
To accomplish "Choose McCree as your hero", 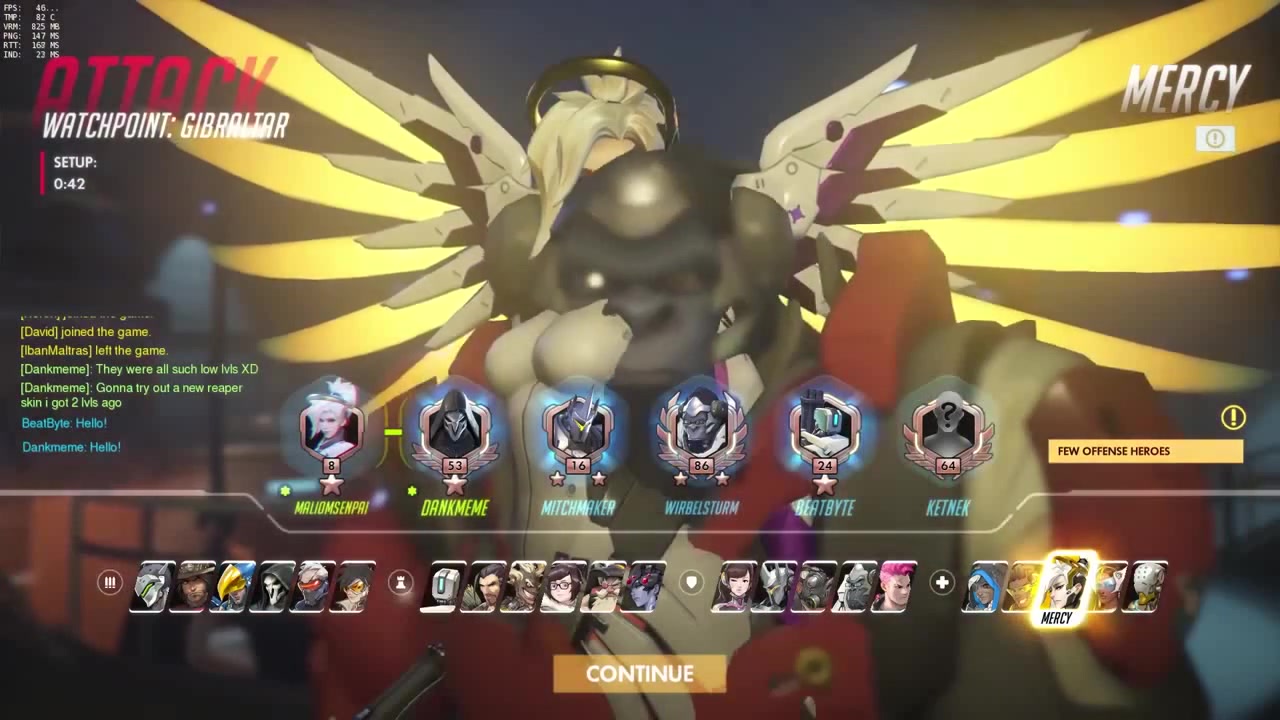I will coord(193,586).
